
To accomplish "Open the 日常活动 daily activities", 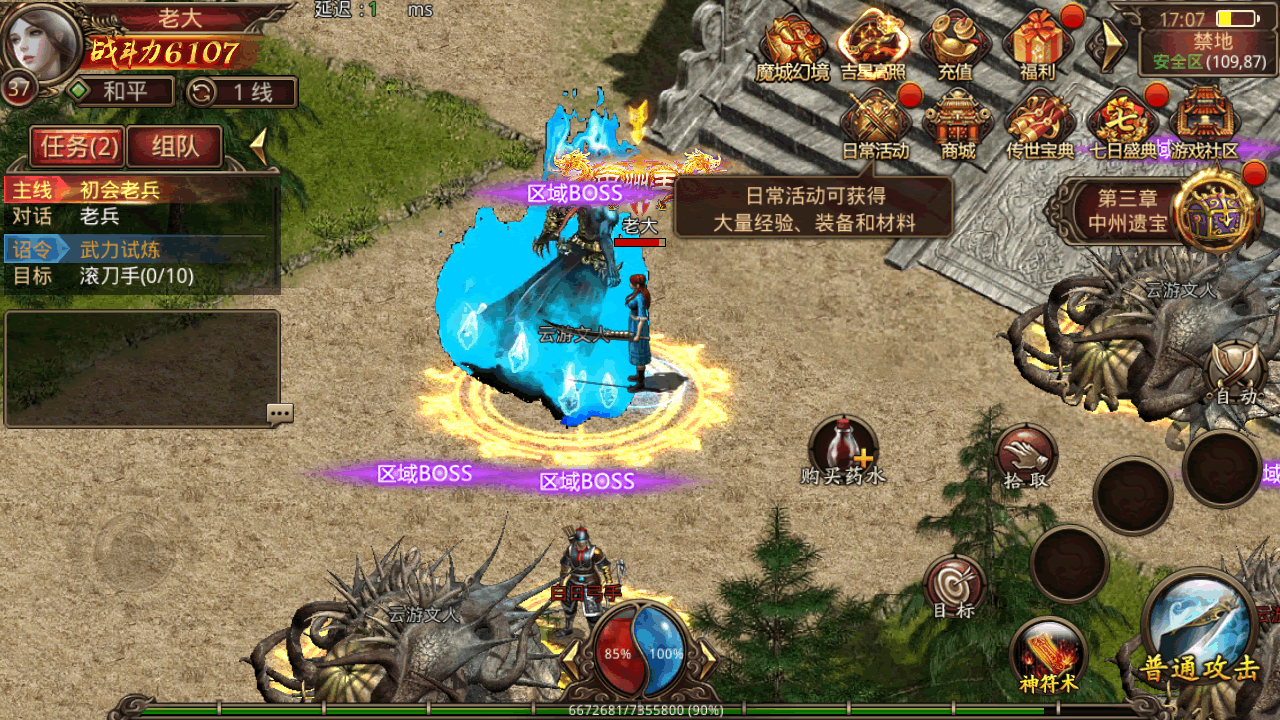I will point(875,121).
